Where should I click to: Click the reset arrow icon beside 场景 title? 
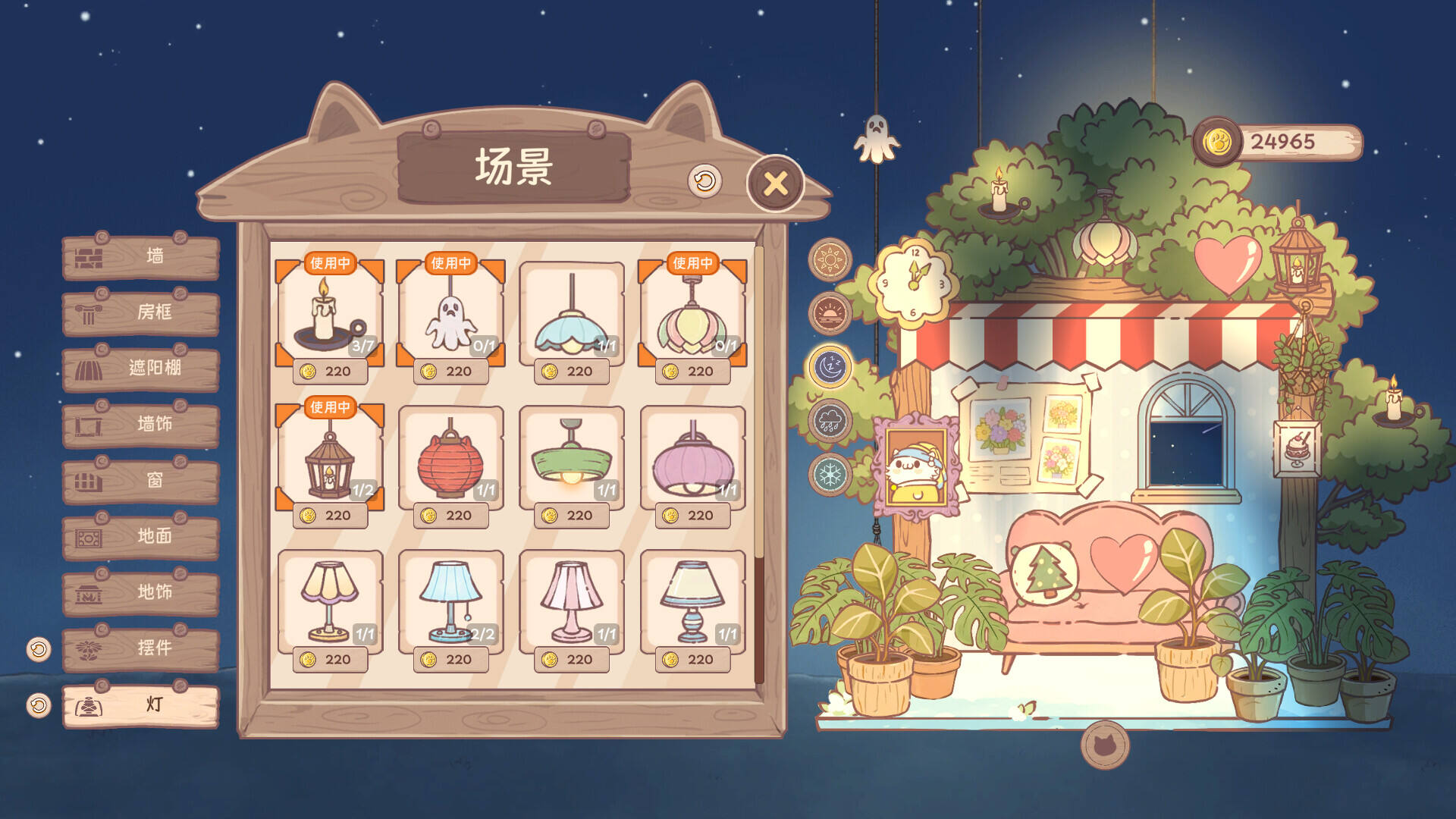705,182
